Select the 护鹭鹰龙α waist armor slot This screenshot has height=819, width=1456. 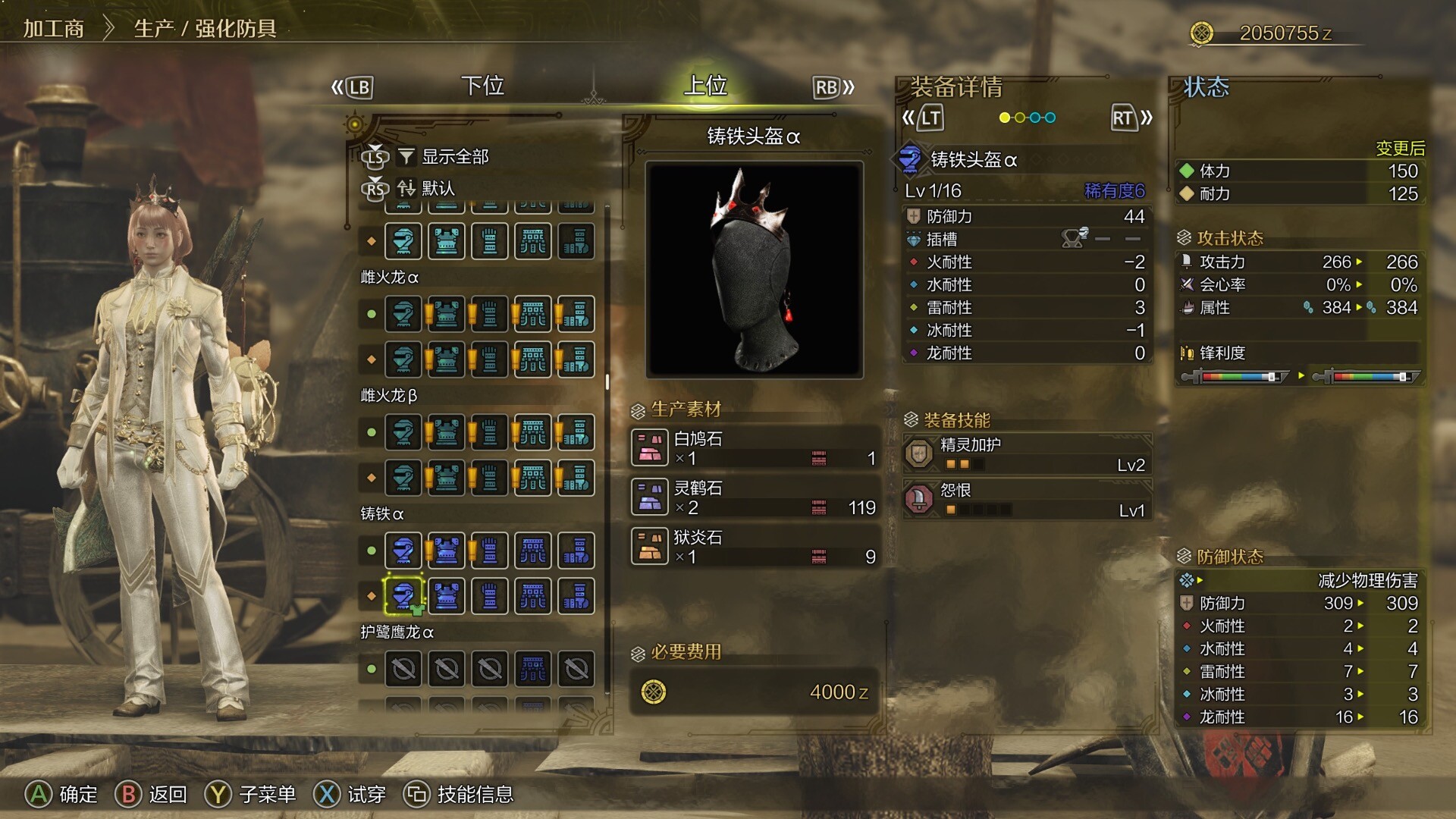tap(533, 669)
